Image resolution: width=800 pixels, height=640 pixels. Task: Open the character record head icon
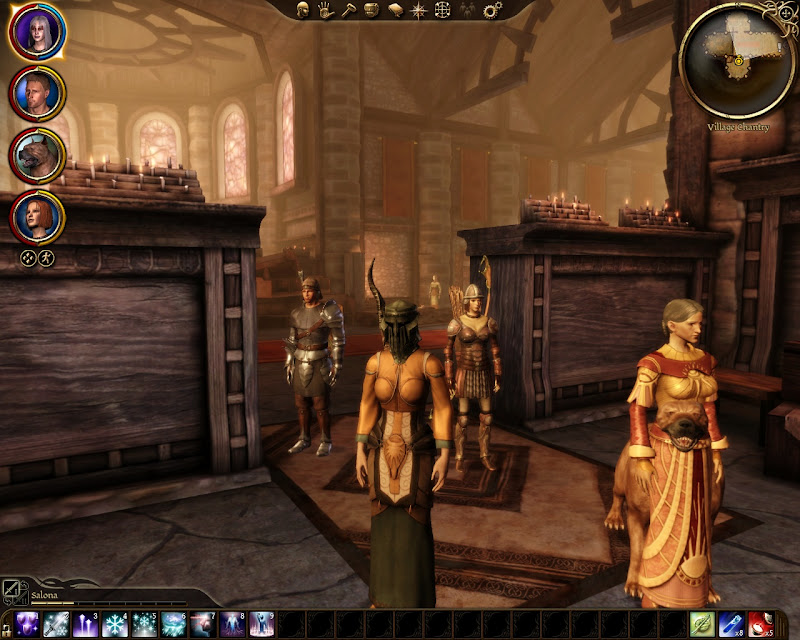303,10
